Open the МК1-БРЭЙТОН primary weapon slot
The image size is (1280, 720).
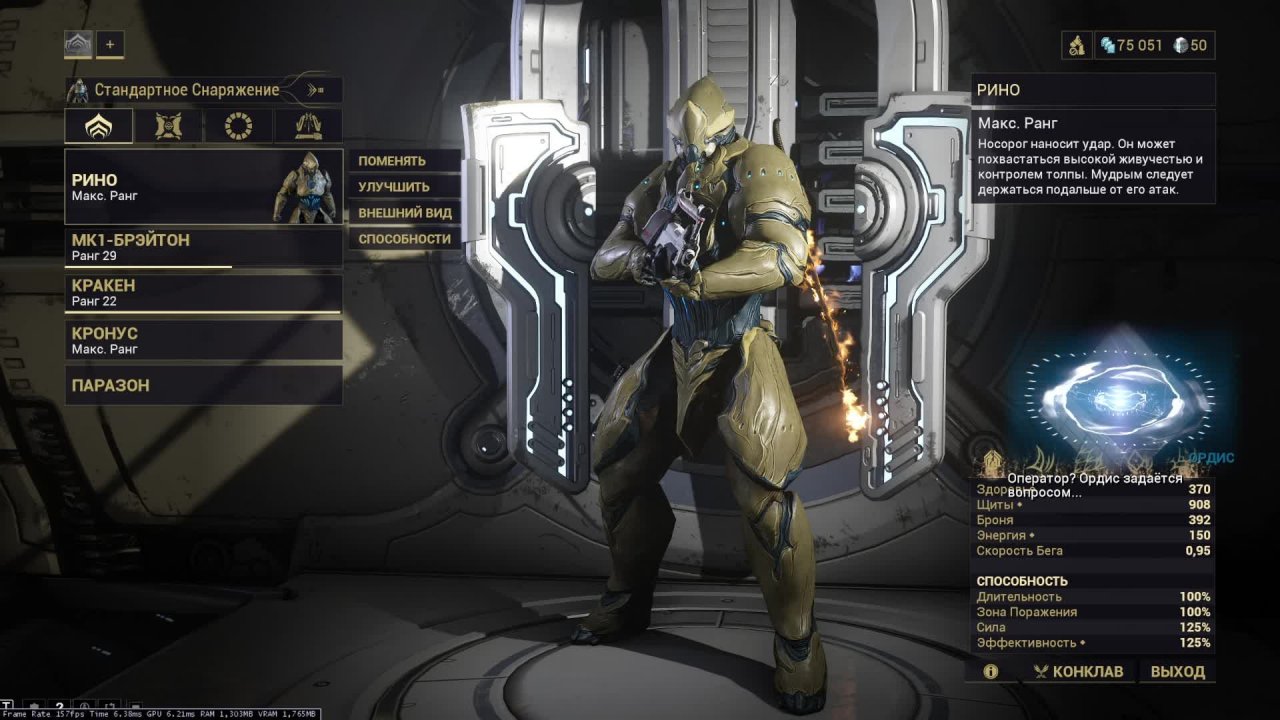pos(204,248)
